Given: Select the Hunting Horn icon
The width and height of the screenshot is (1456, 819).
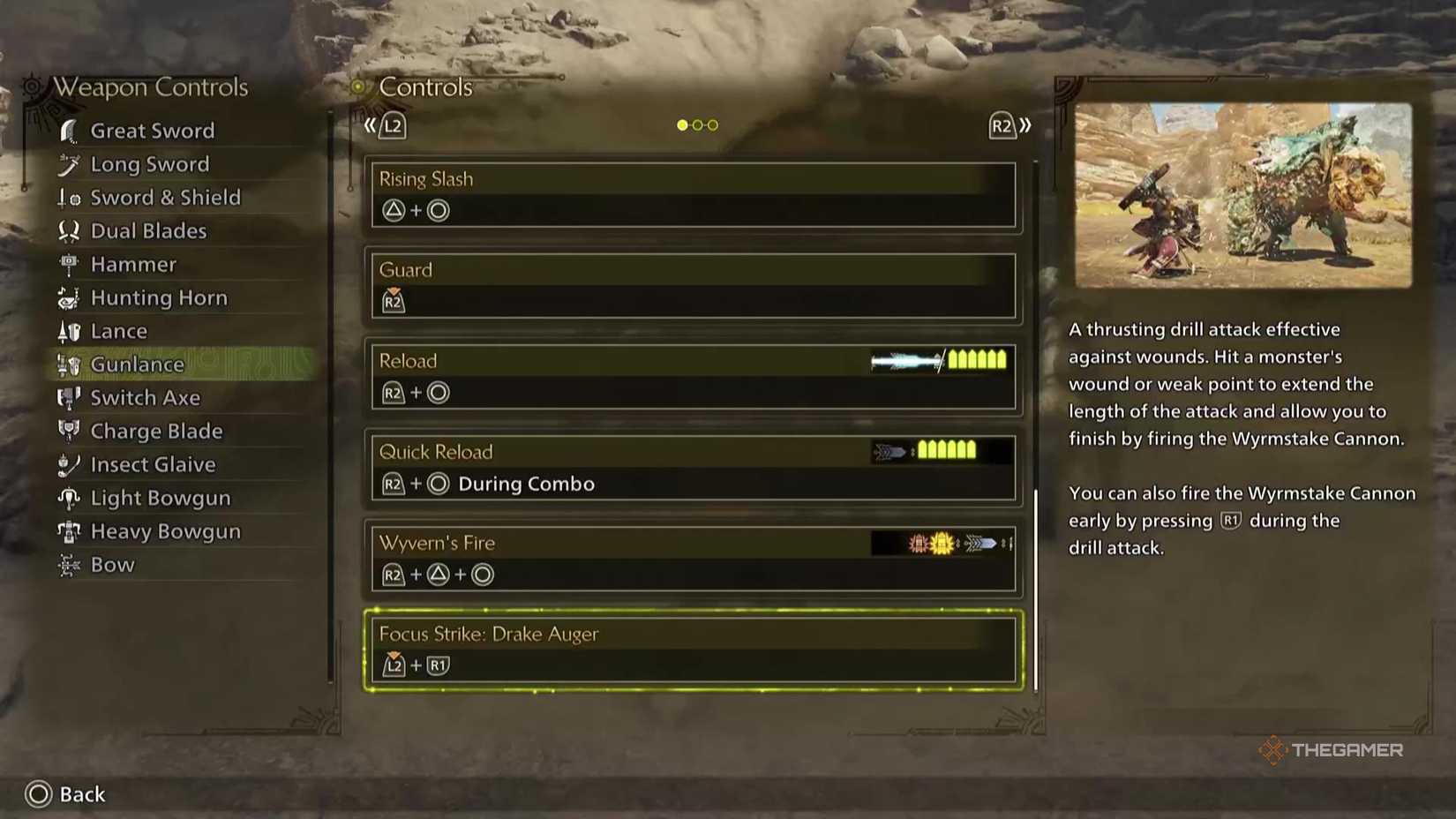Looking at the screenshot, I should point(69,297).
